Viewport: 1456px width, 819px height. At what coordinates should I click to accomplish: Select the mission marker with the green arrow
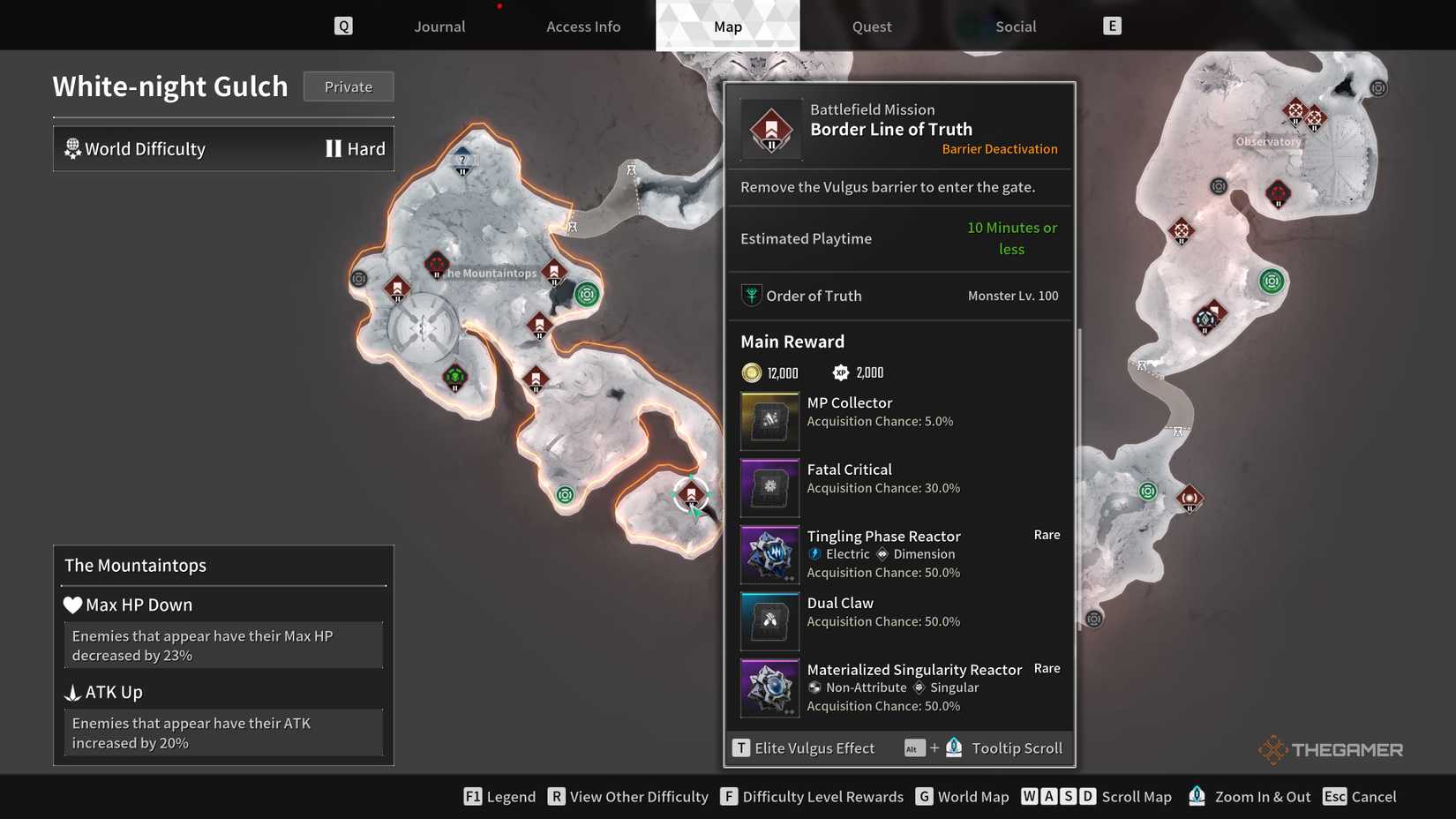[x=691, y=496]
